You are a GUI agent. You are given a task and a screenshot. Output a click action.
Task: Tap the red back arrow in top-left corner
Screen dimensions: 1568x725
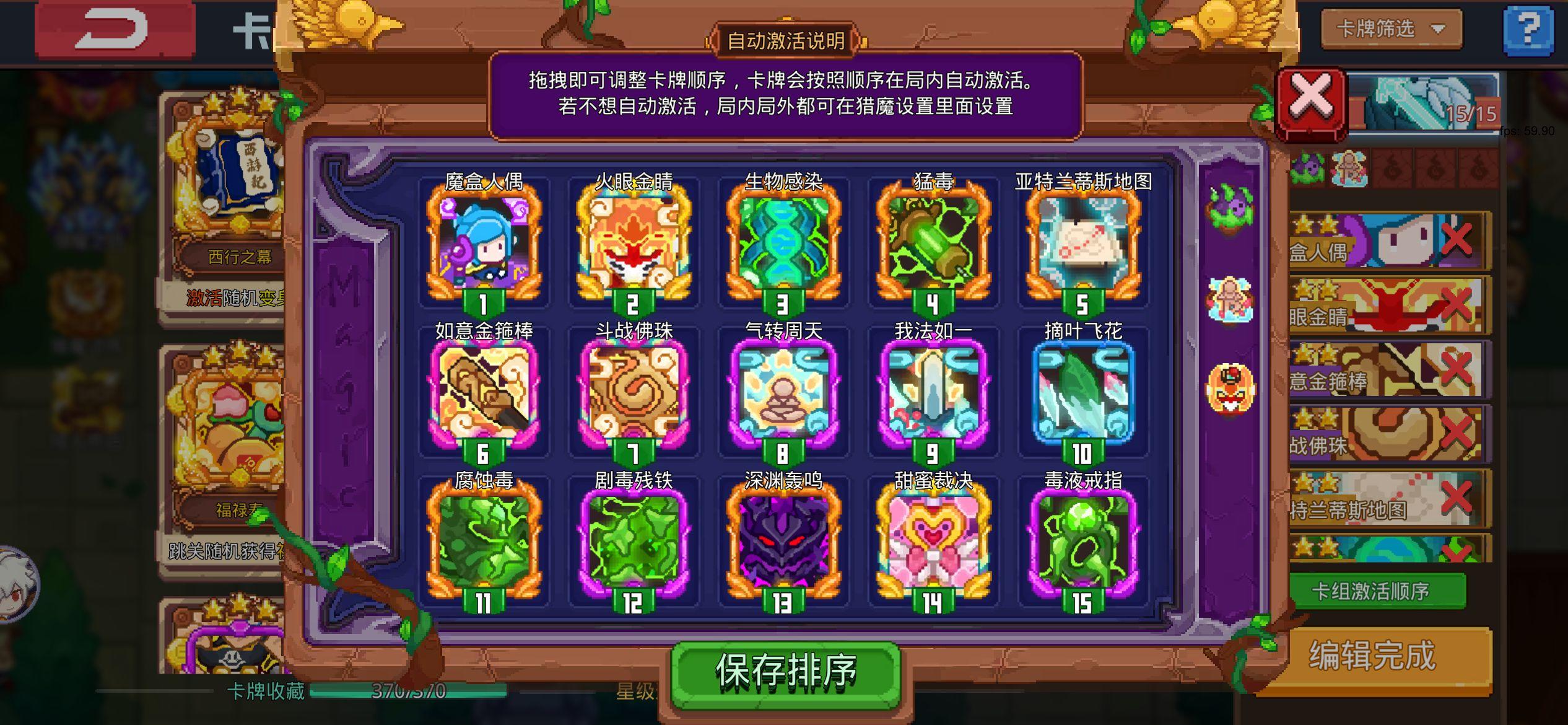[115, 29]
